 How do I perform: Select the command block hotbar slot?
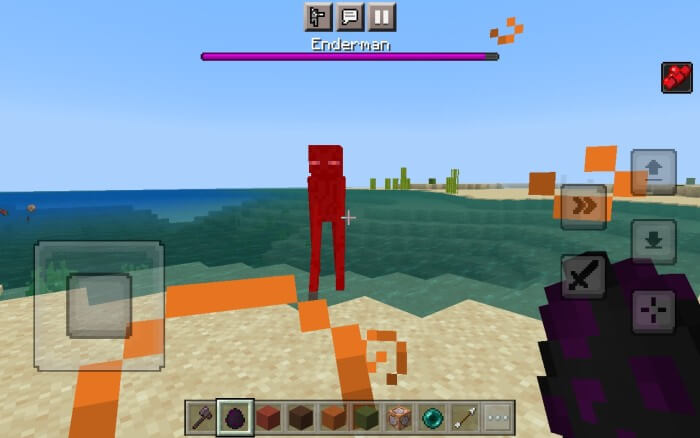399,418
